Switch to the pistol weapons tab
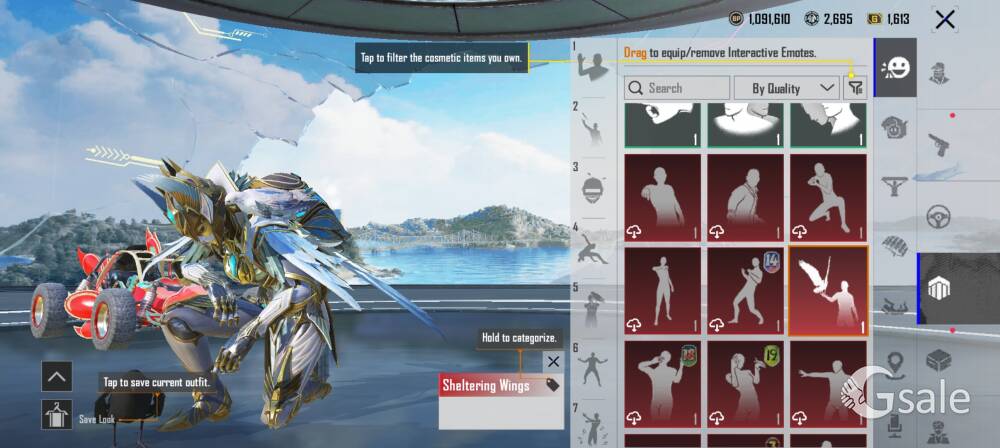The height and width of the screenshot is (448, 1000). pyautogui.click(x=938, y=142)
